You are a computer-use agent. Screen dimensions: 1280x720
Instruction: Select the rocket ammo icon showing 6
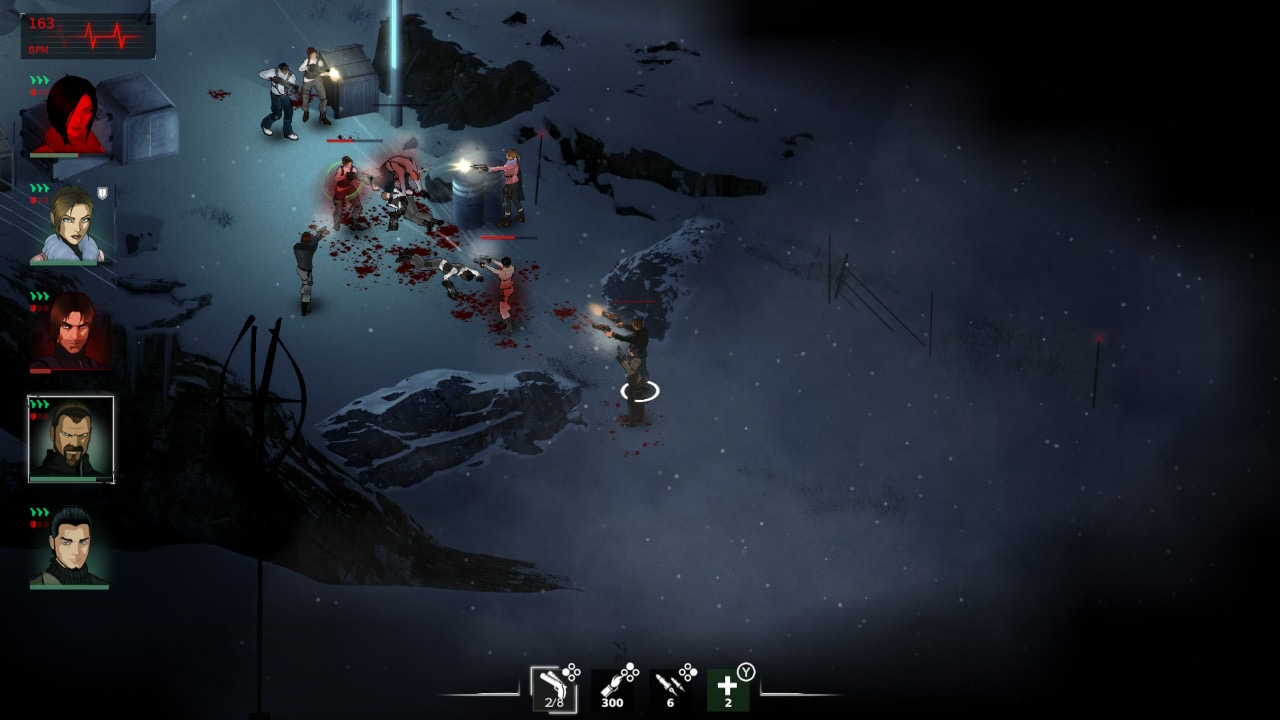click(672, 690)
